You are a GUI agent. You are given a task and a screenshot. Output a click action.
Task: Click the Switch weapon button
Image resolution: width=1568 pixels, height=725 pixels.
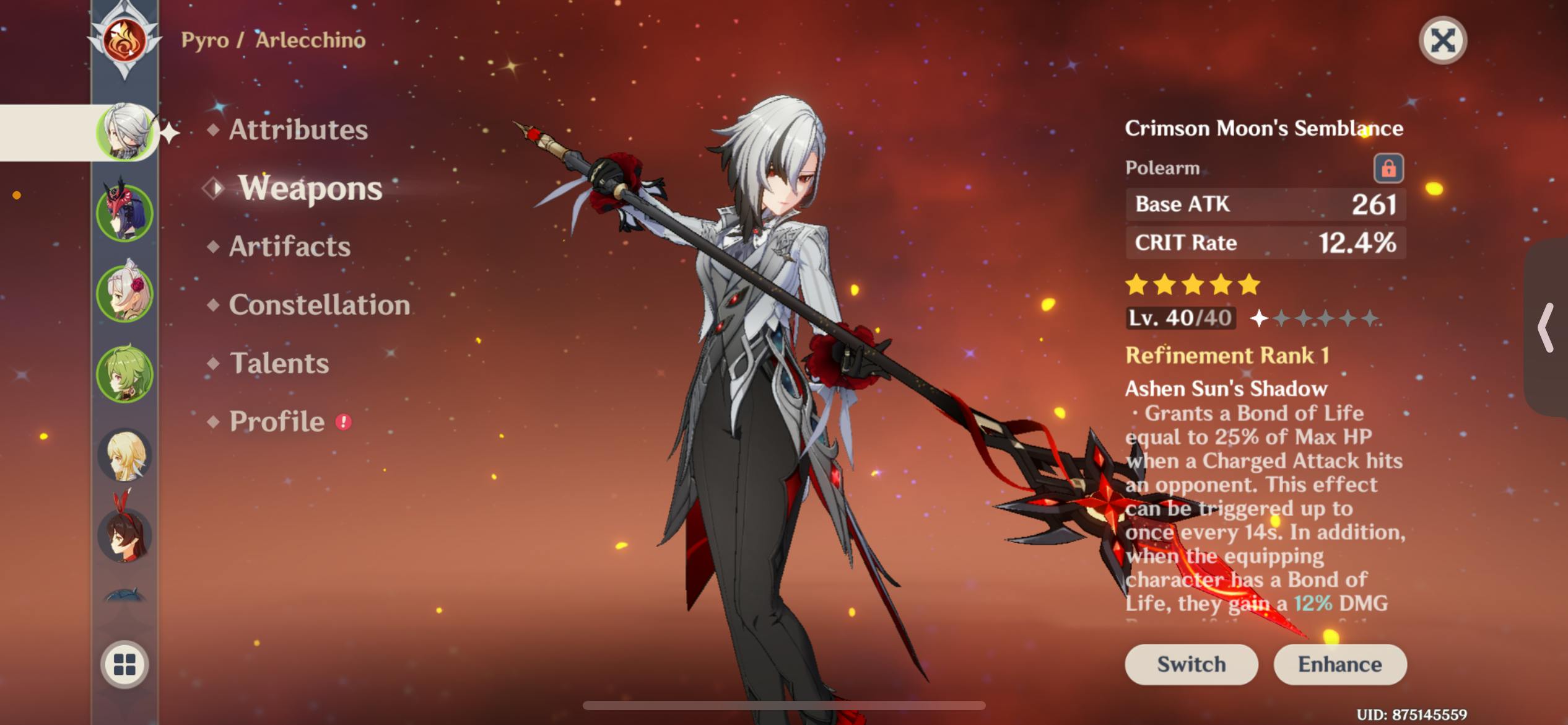tap(1191, 664)
